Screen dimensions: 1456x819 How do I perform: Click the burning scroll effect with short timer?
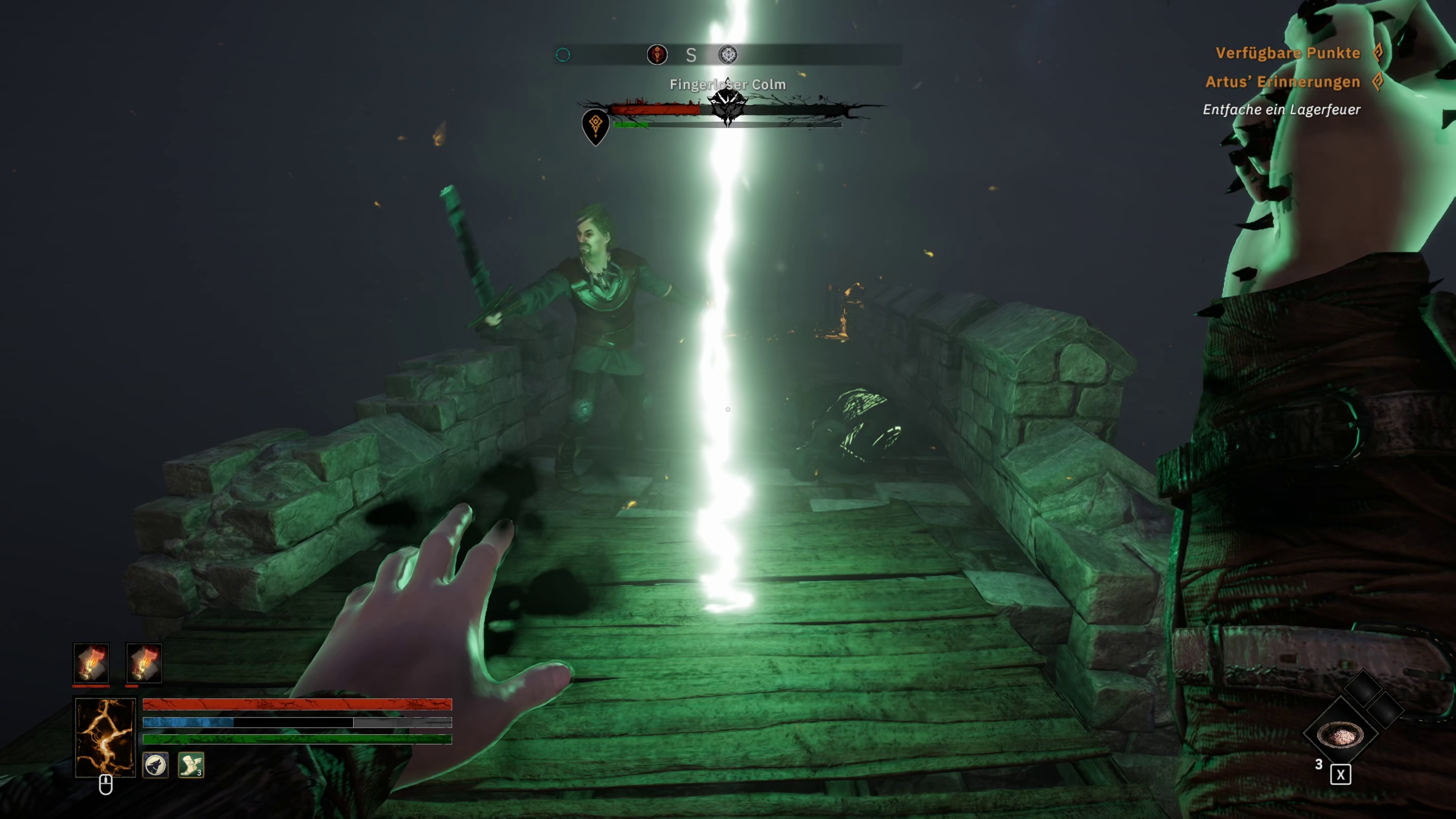pyautogui.click(x=144, y=662)
